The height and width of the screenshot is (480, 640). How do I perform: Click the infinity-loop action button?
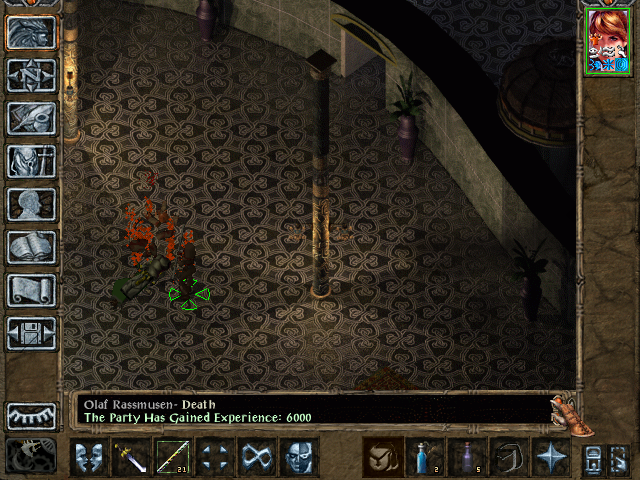point(257,458)
